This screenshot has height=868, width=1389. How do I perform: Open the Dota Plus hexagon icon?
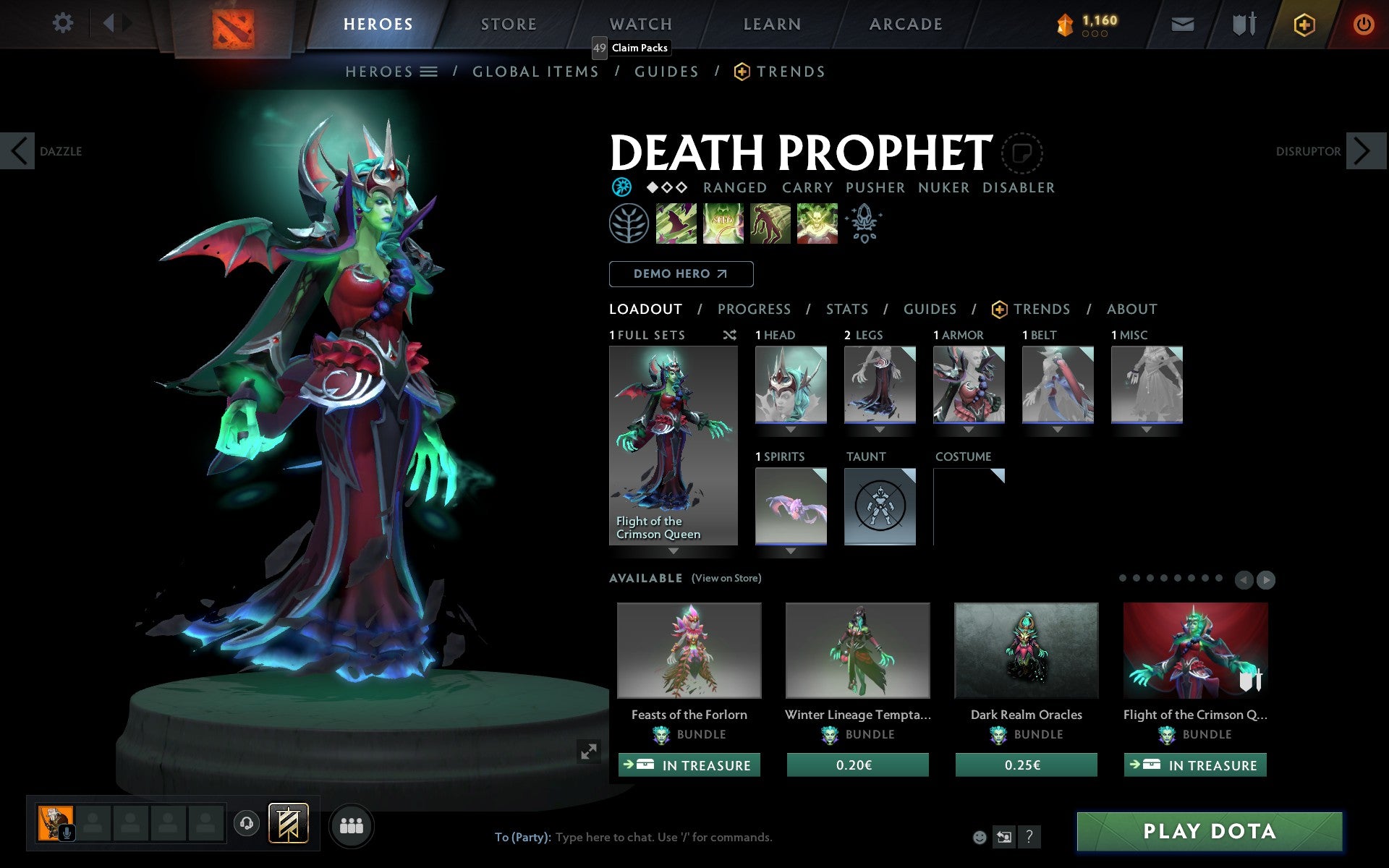1303,23
